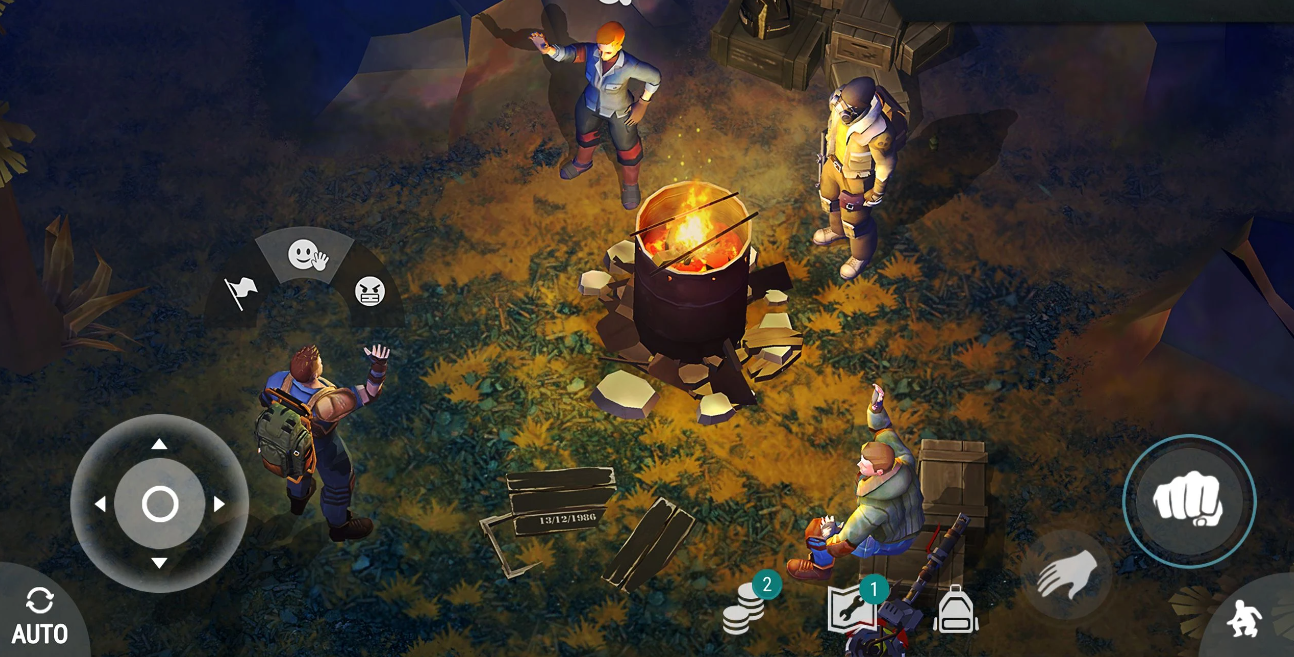The image size is (1294, 657).
Task: Toggle the AUTO mode button
Action: [x=40, y=617]
